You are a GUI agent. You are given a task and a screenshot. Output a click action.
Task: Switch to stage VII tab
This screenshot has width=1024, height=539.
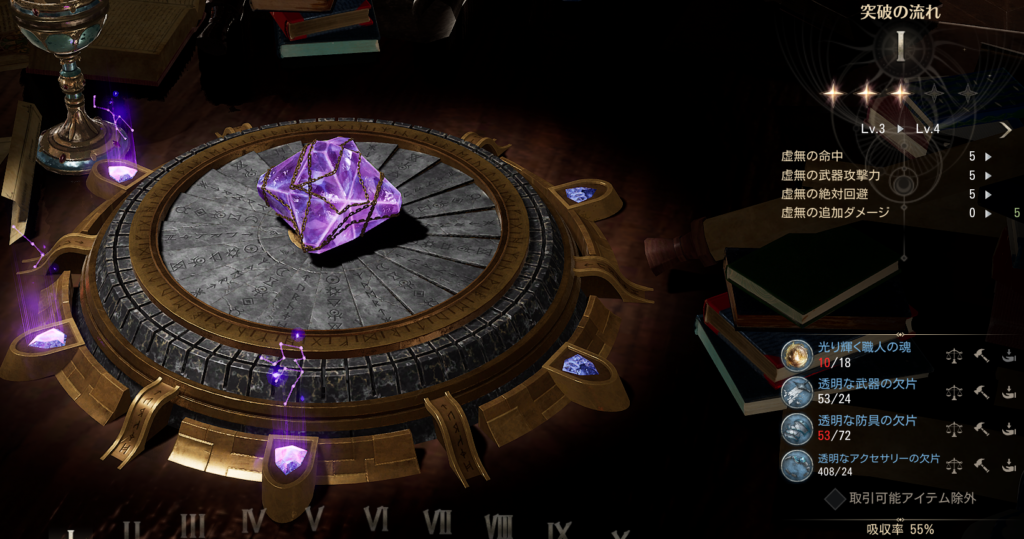(437, 522)
